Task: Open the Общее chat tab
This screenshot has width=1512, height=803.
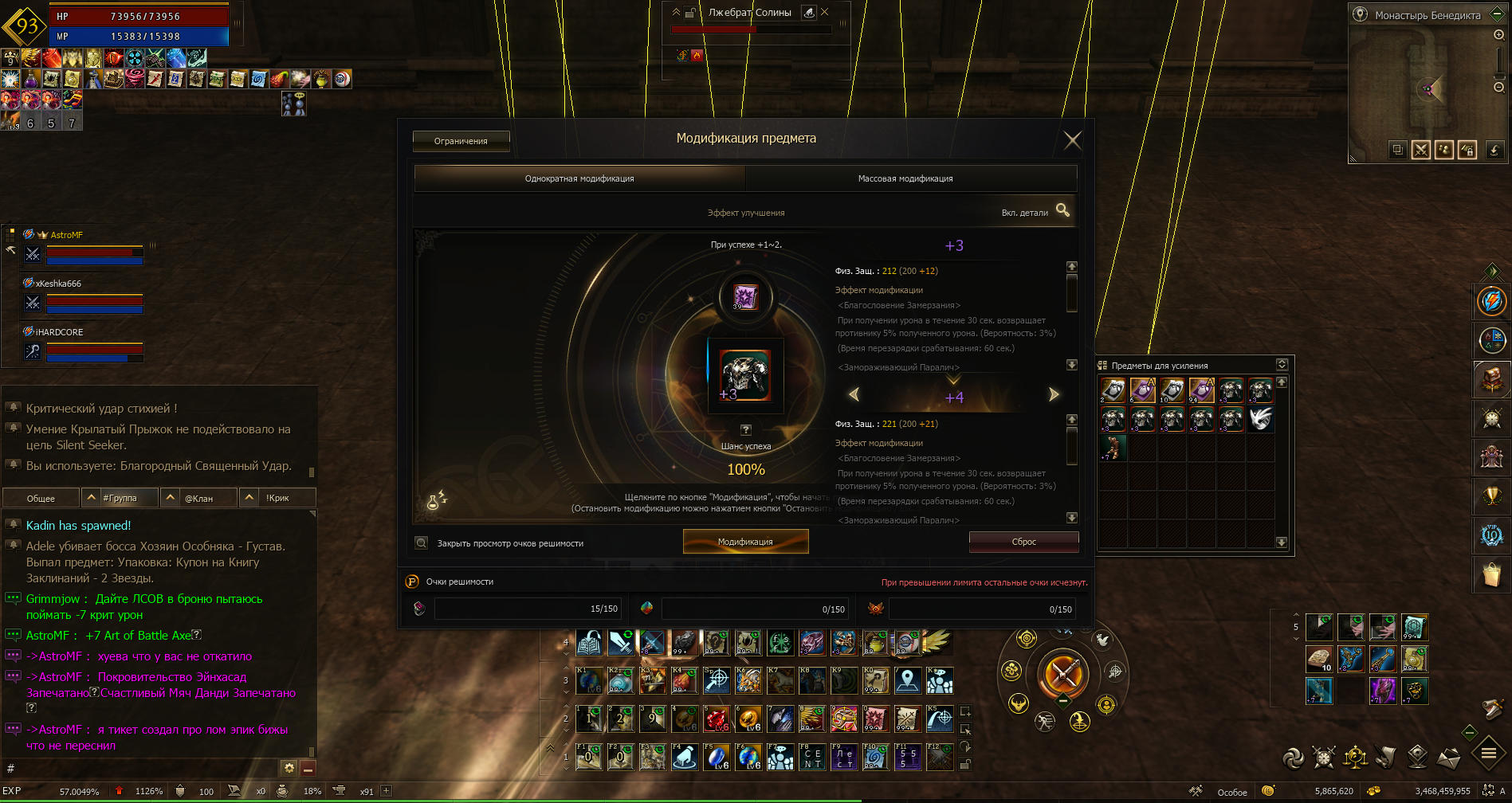Action: (41, 498)
